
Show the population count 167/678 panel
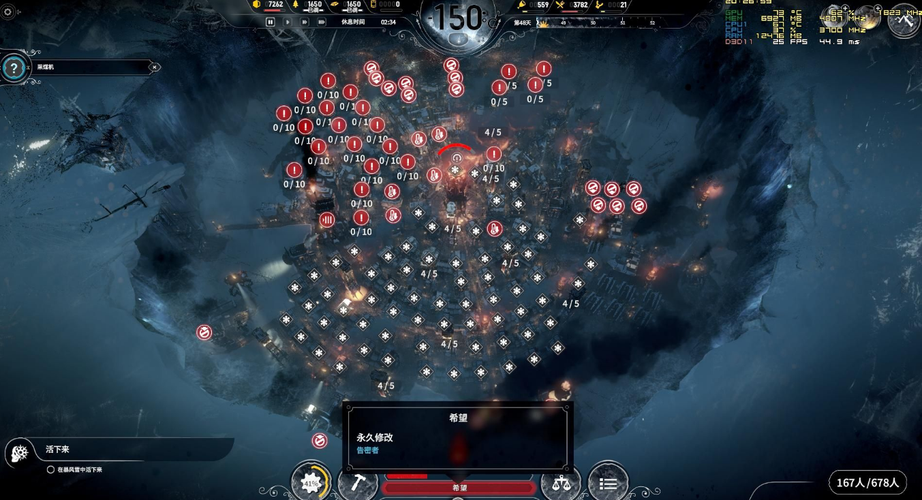click(868, 483)
